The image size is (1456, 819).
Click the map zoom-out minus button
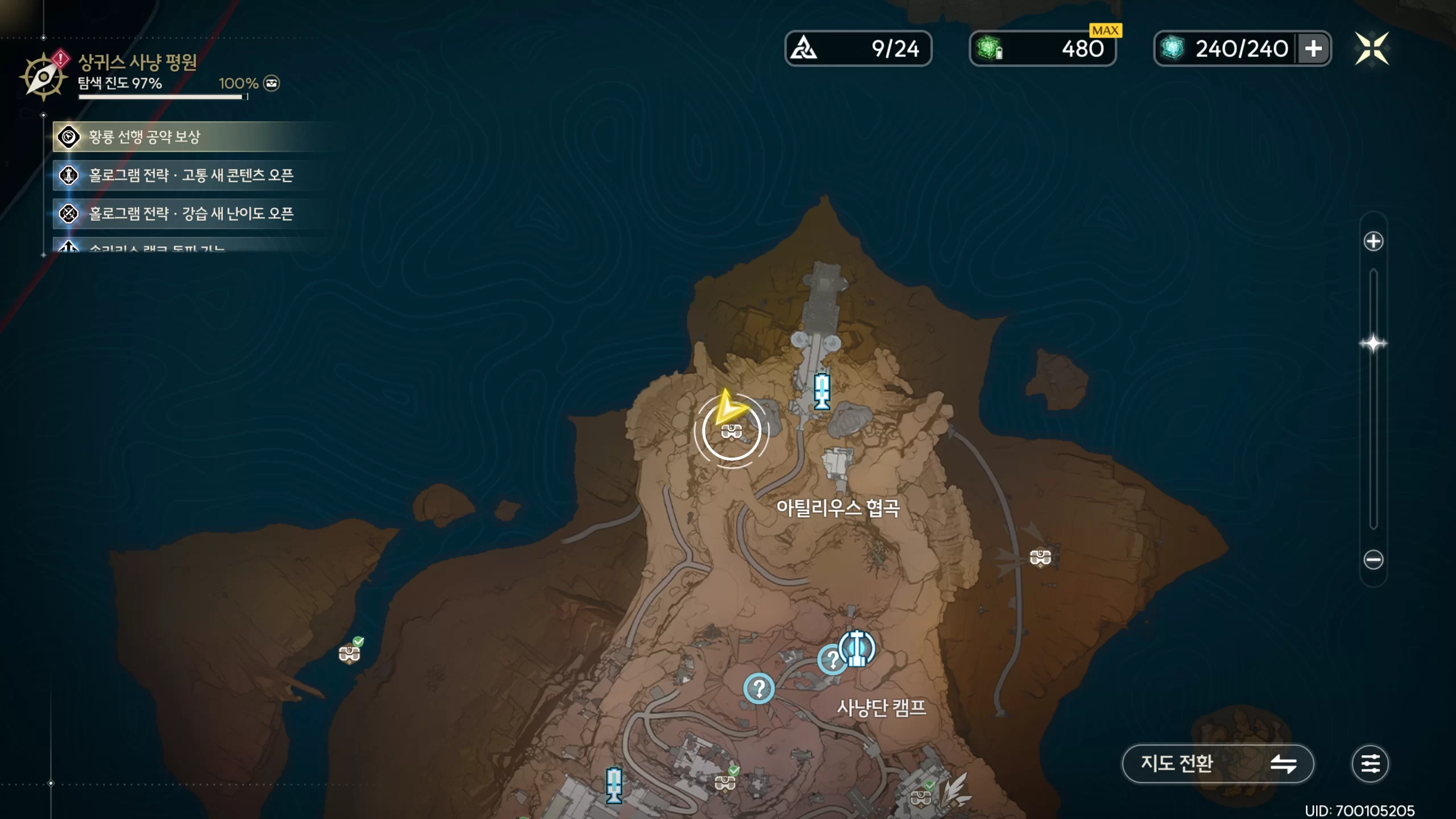pyautogui.click(x=1373, y=560)
